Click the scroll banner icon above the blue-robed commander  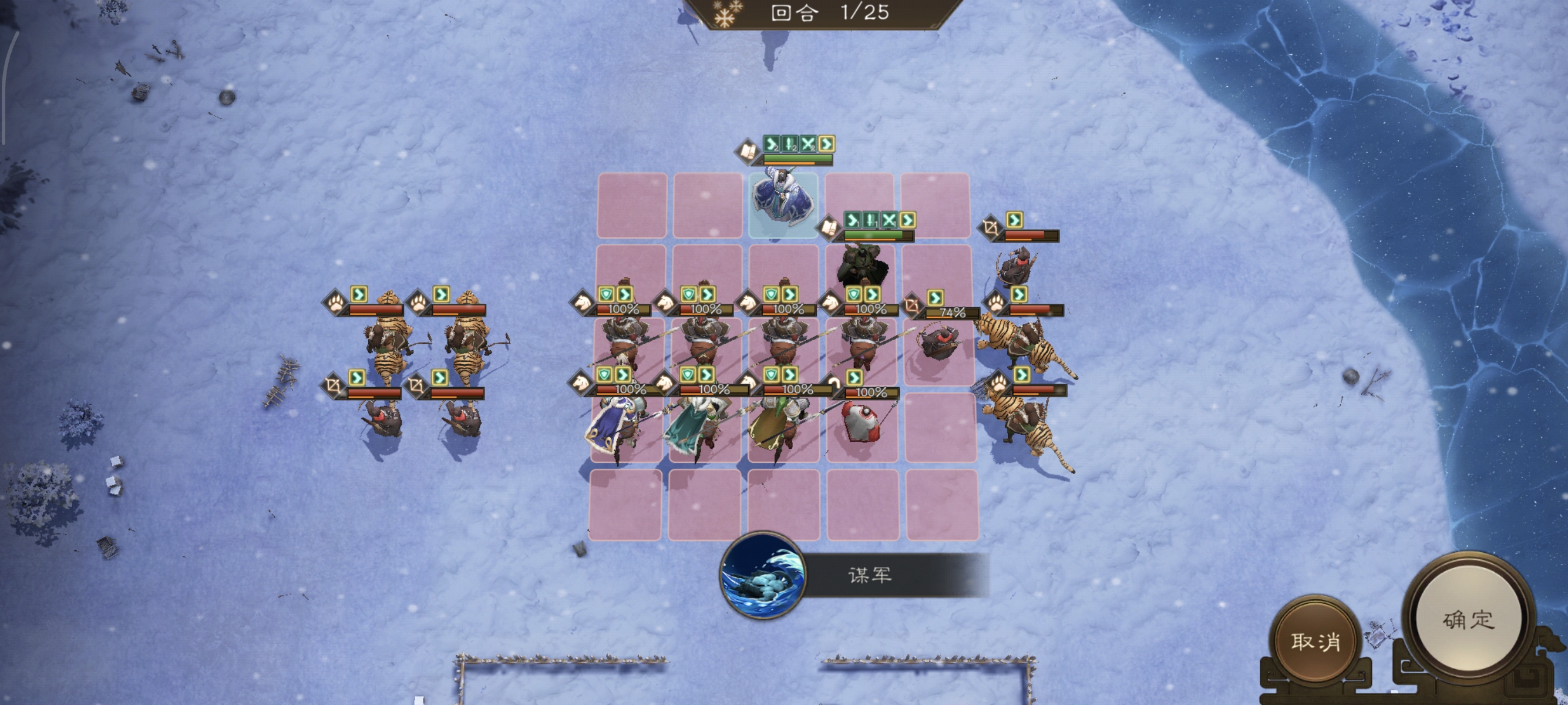[746, 152]
